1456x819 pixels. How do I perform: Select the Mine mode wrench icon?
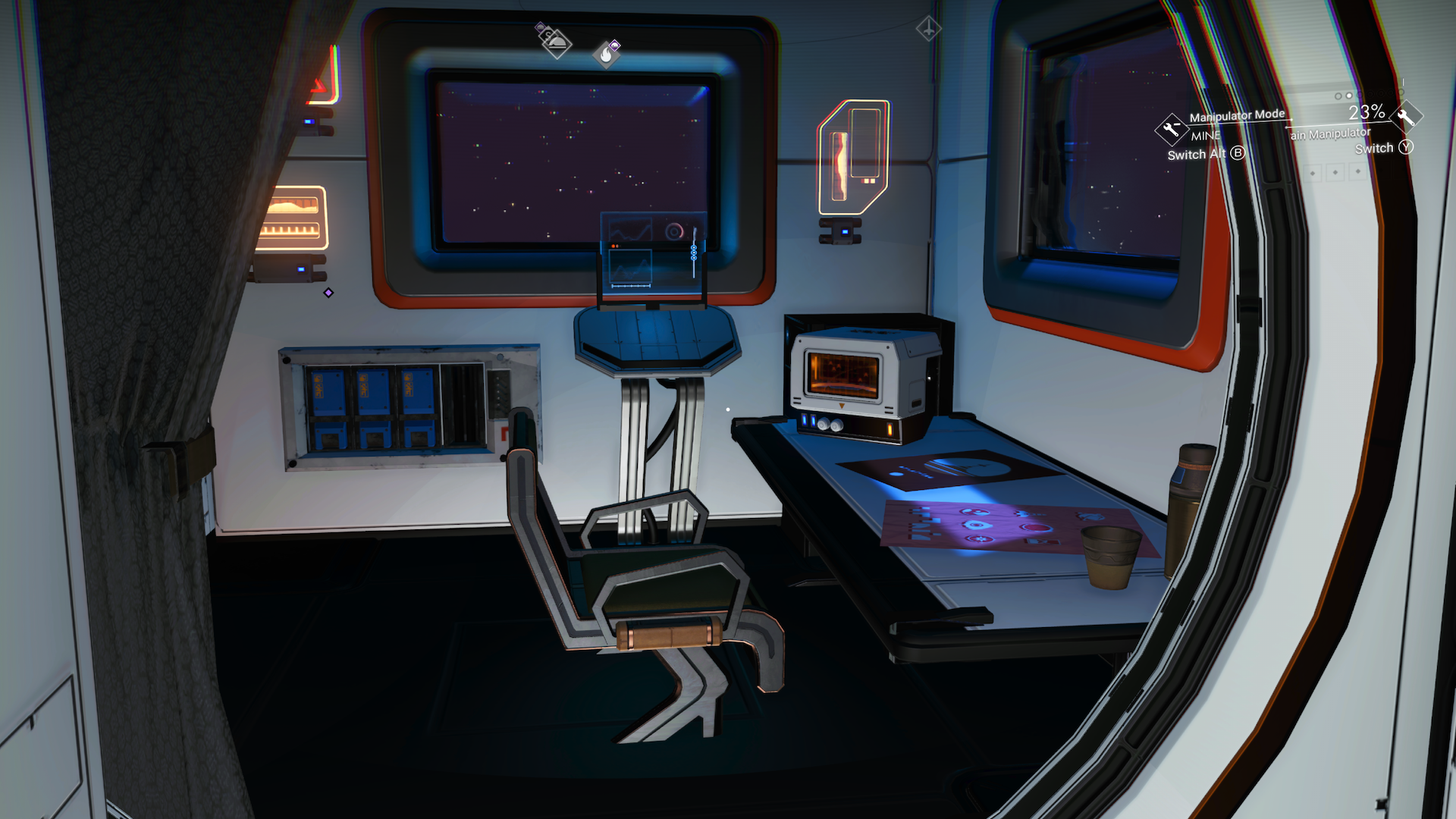click(x=1172, y=130)
